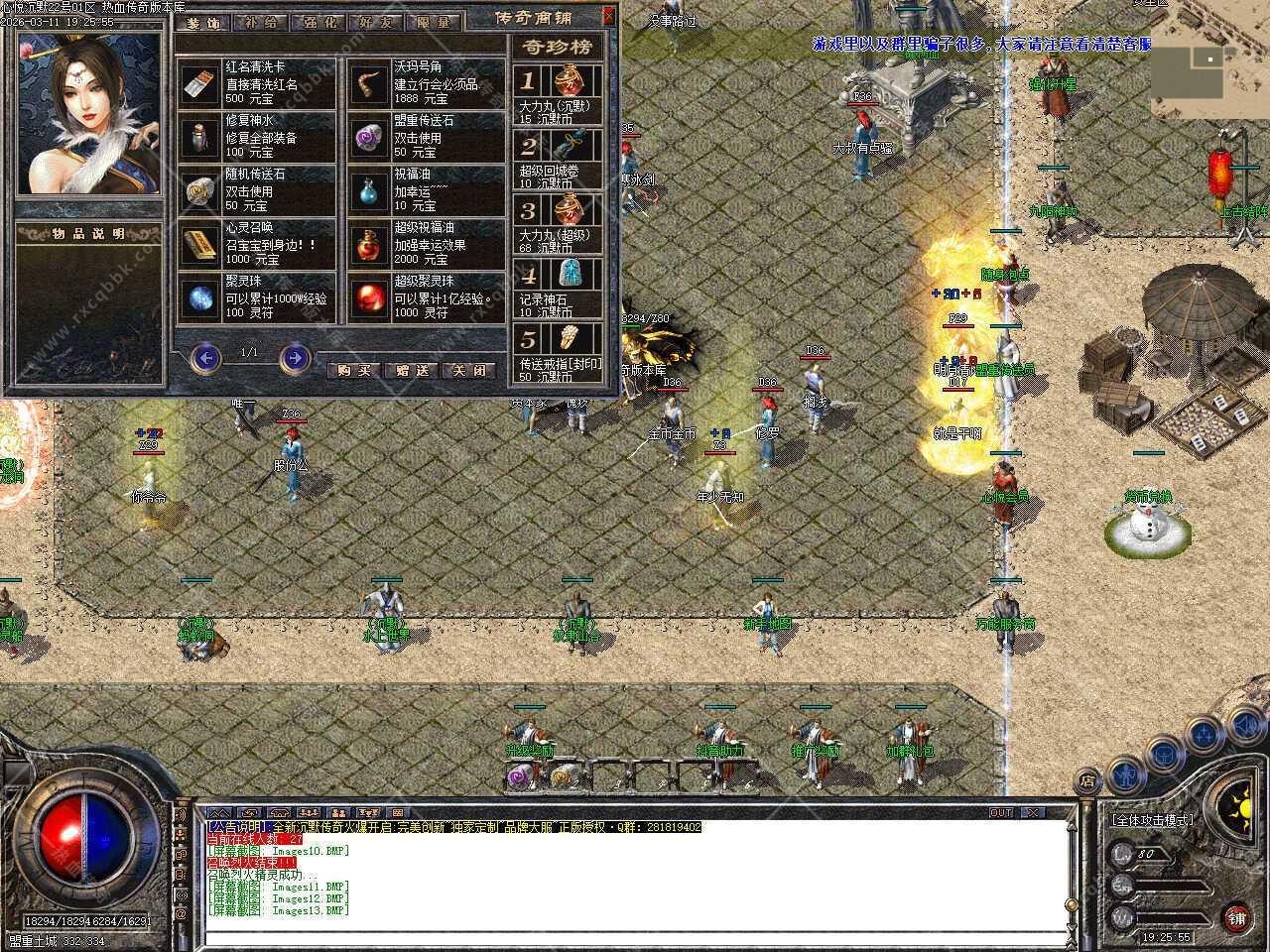Viewport: 1270px width, 952px height.
Task: Close the 传奇商铺 window with the red X
Action: tap(609, 16)
